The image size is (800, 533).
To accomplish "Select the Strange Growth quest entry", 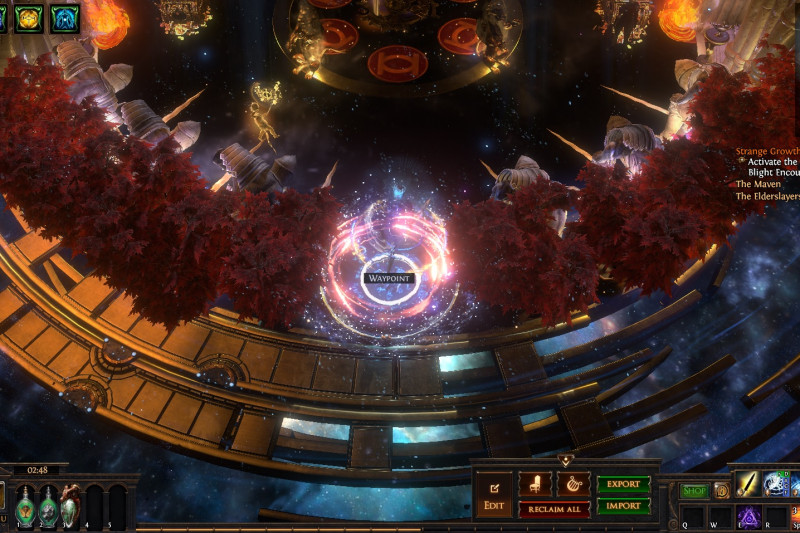I will [x=767, y=152].
